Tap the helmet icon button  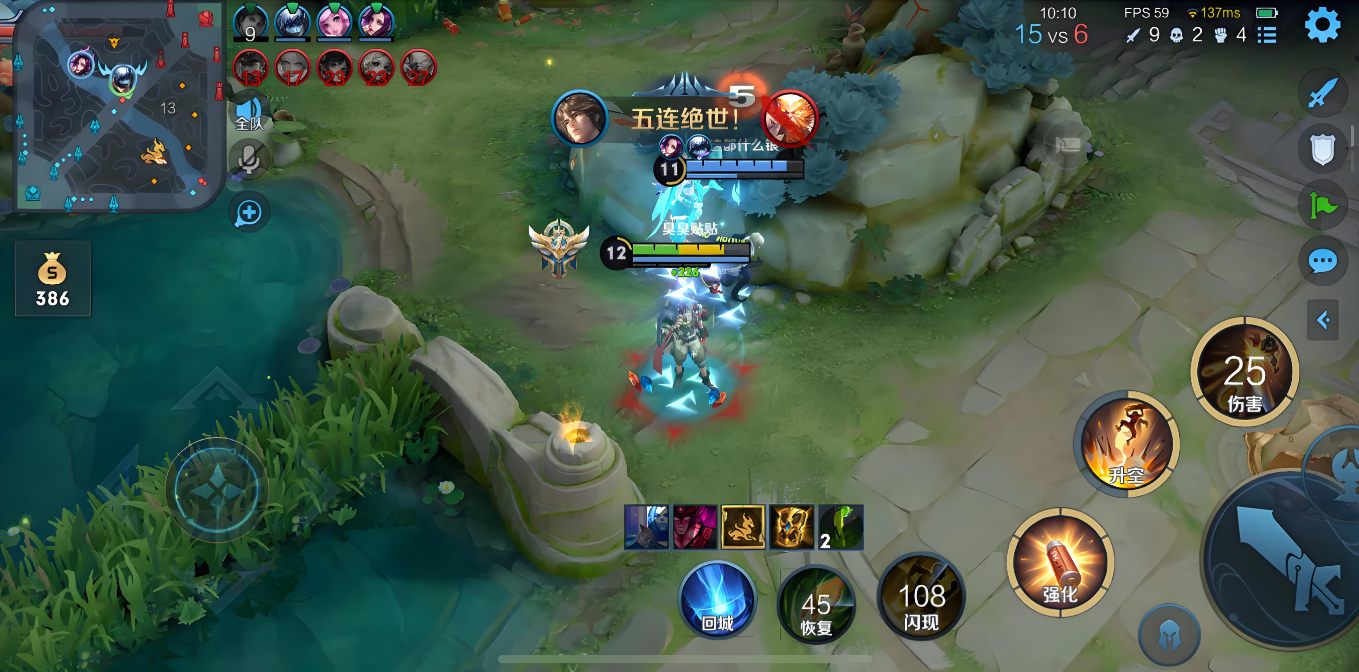[x=1168, y=635]
